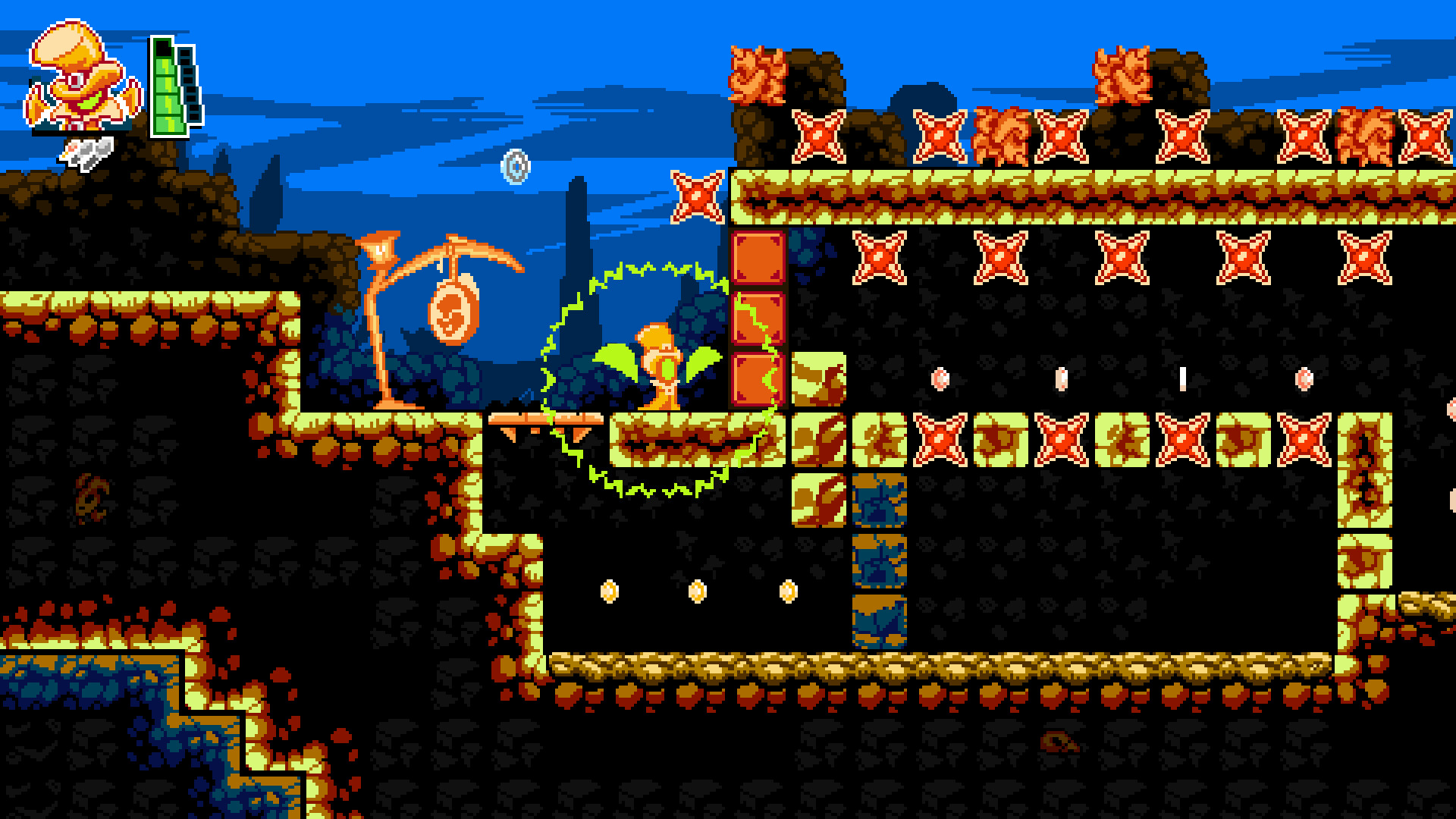Click the pink crystal shard on the dark wall
The image size is (1456, 819).
click(x=942, y=379)
